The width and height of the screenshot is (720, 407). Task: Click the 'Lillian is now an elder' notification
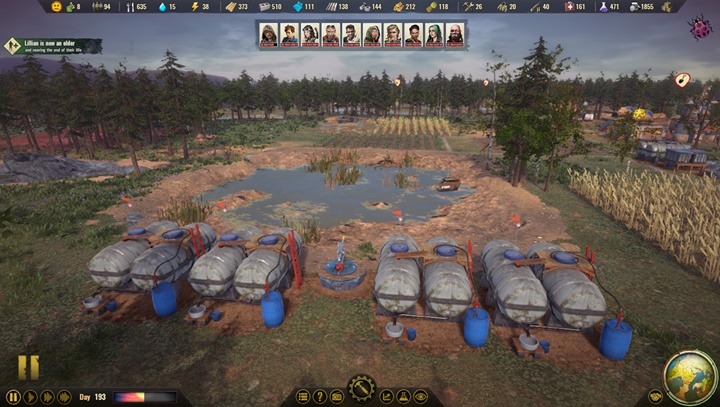pos(52,45)
